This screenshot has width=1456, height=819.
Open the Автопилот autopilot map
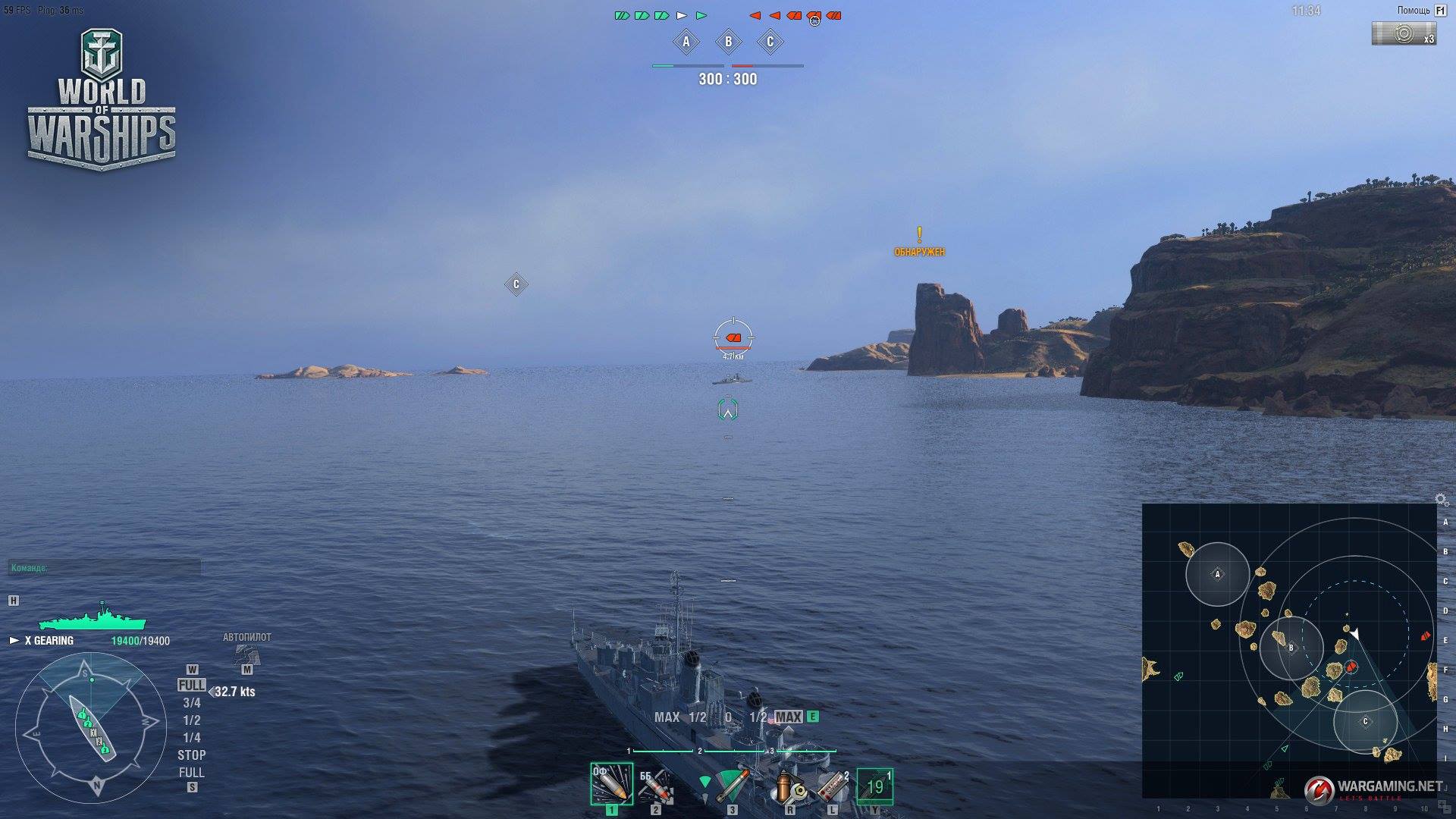point(246,654)
